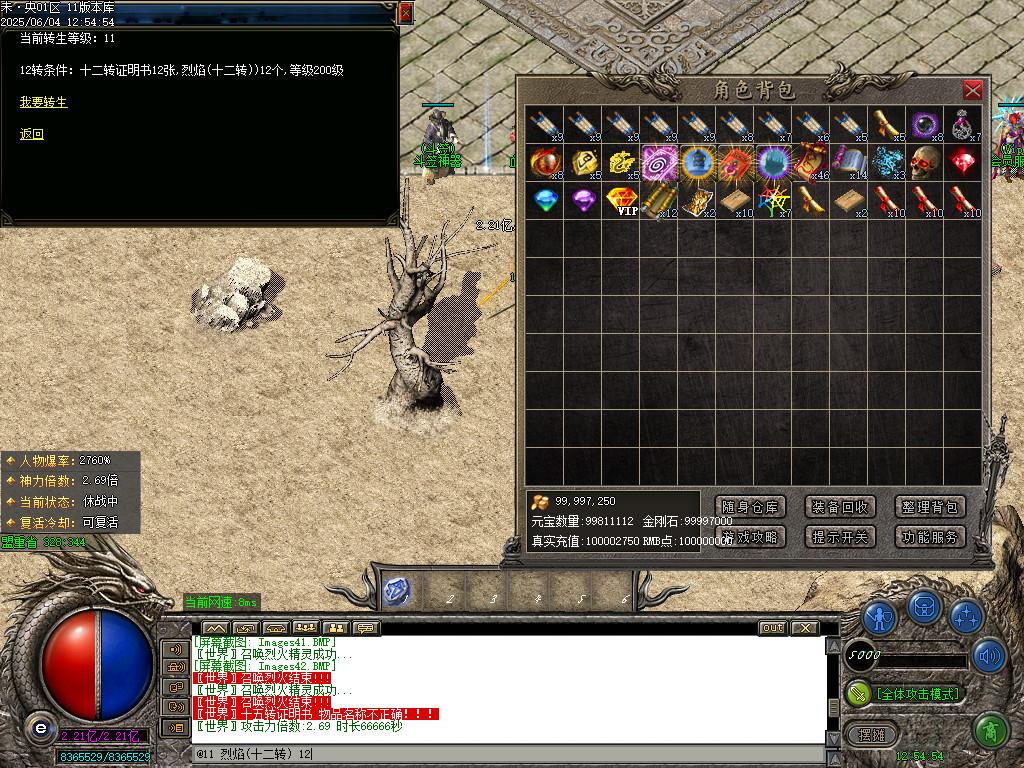Toggle sound with the speaker button

pos(989,656)
